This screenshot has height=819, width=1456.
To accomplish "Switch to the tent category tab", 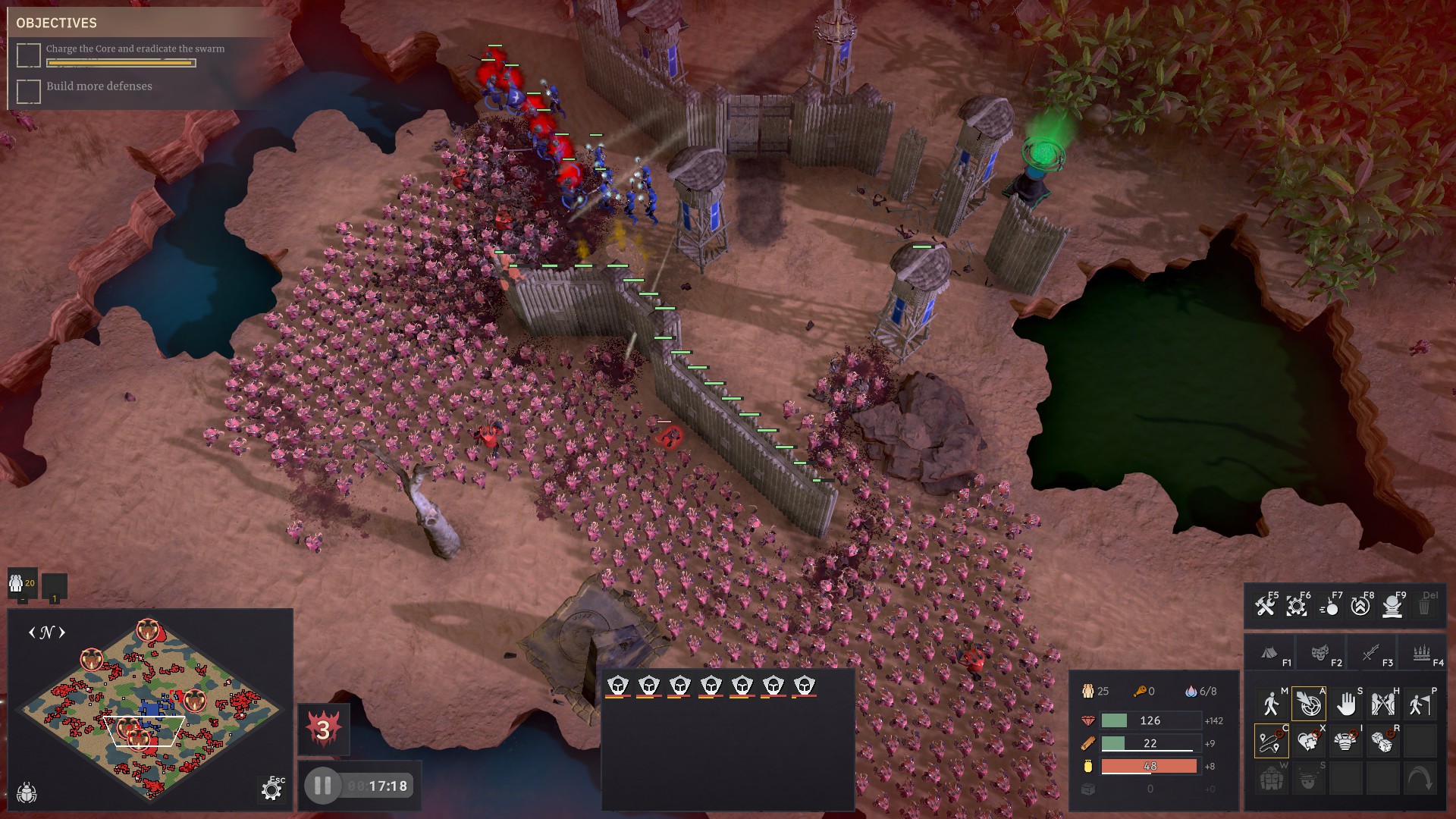I will point(1269,654).
